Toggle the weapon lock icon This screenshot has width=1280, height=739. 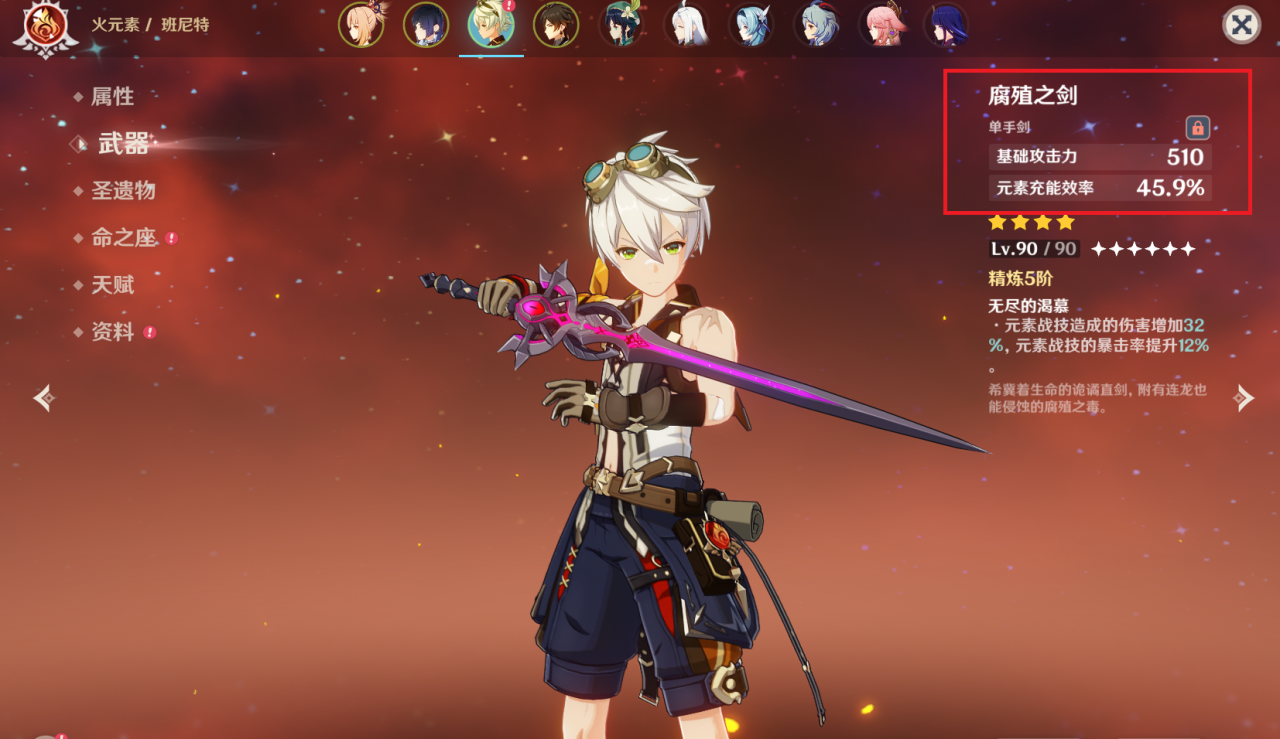coord(1197,128)
